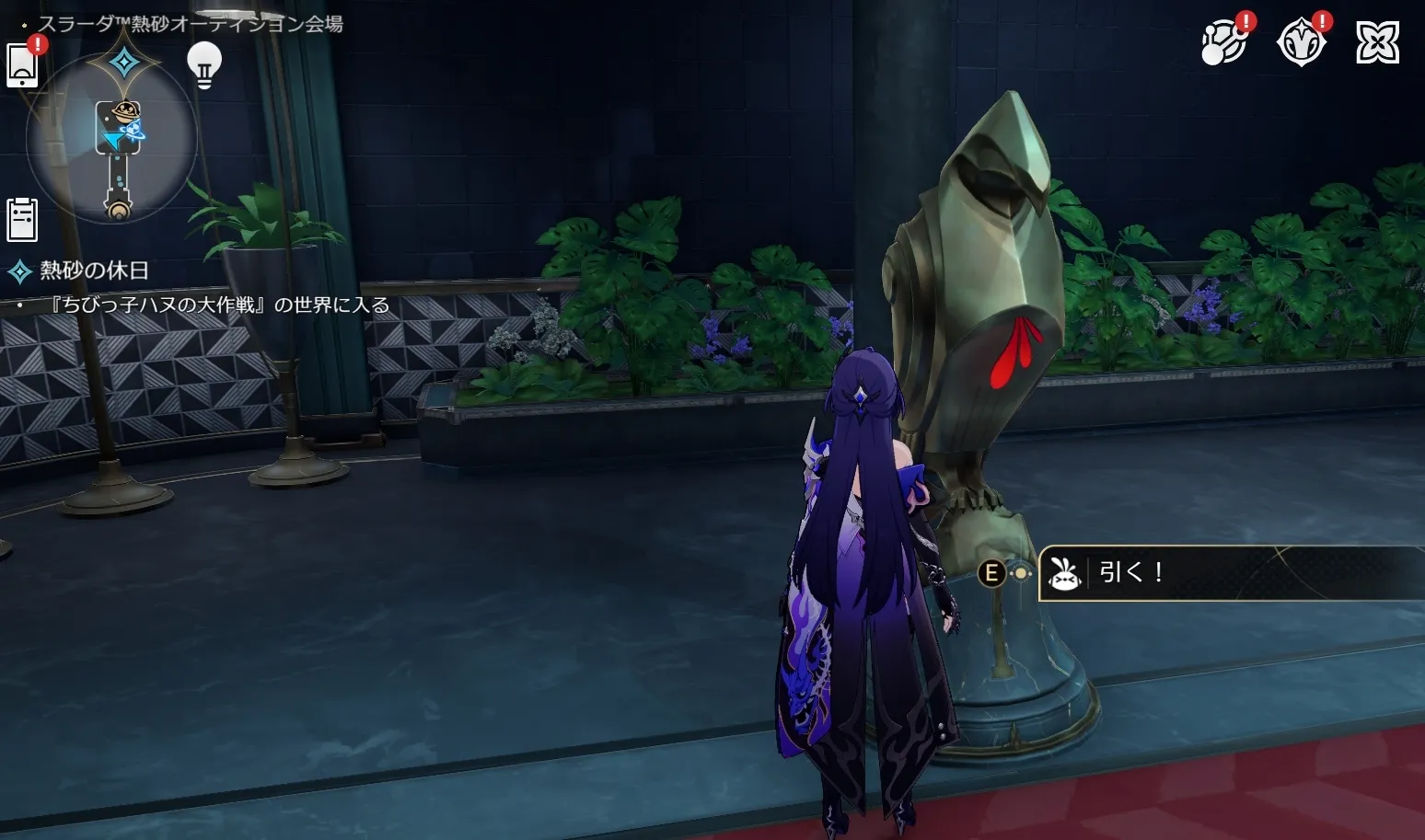Open the circular minimap
The image size is (1425, 840).
point(112,140)
